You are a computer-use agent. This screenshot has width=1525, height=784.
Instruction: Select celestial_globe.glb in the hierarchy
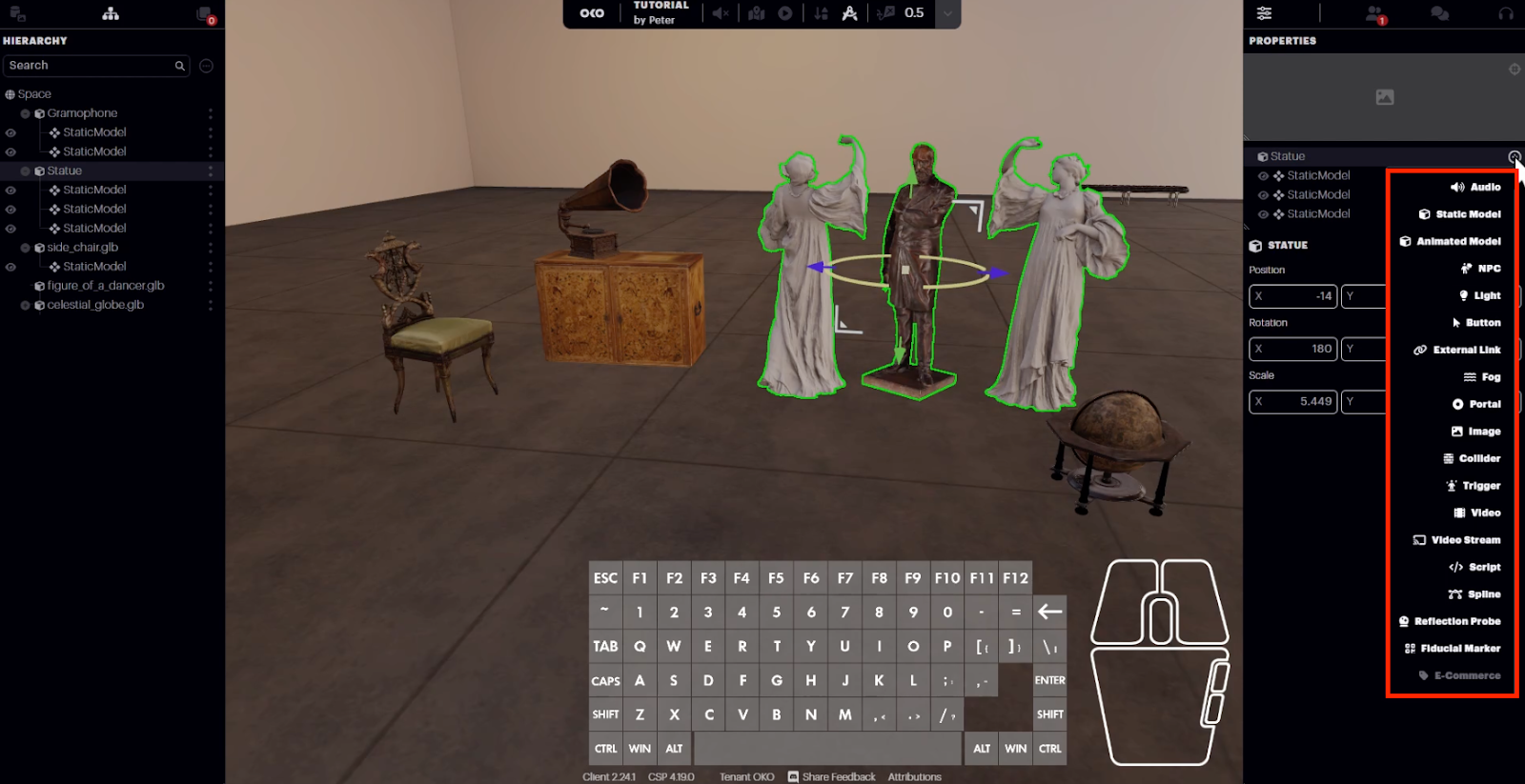(95, 305)
